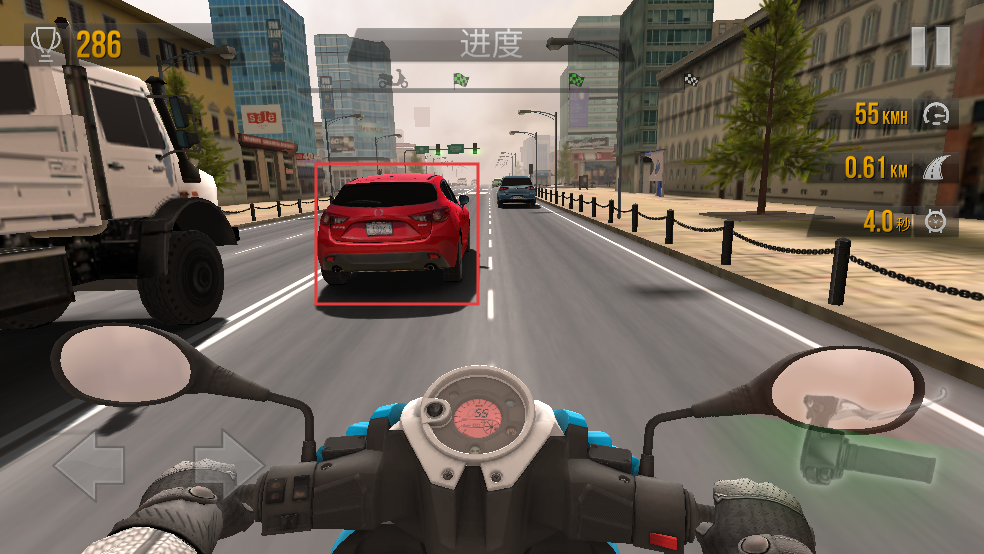This screenshot has width=984, height=554.
Task: Steer left with the left arrow
Action: pos(90,466)
